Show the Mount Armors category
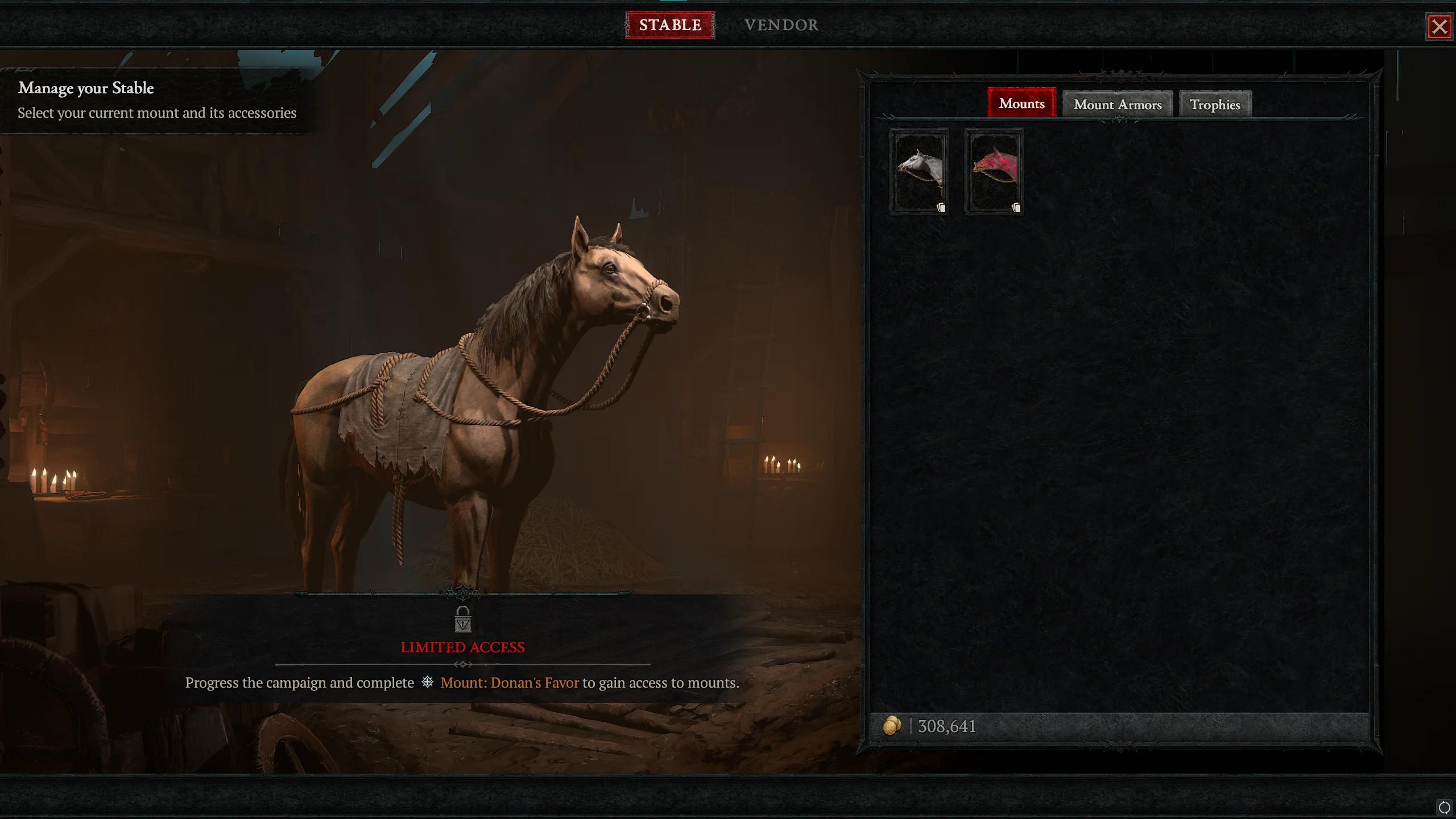The width and height of the screenshot is (1456, 819). (1117, 105)
